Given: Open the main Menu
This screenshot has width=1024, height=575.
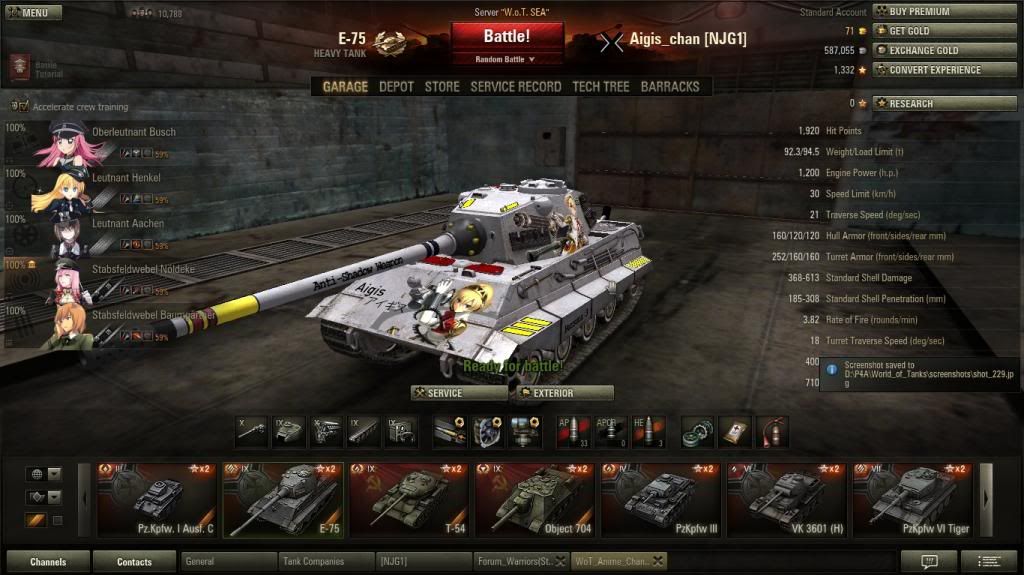Looking at the screenshot, I should click(33, 13).
